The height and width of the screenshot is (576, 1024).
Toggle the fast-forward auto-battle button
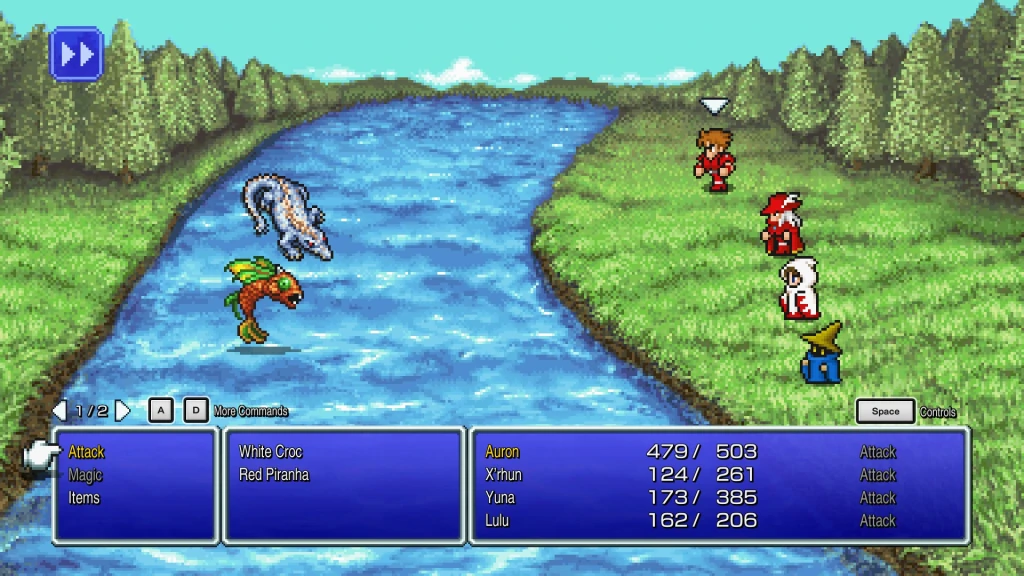(x=76, y=53)
